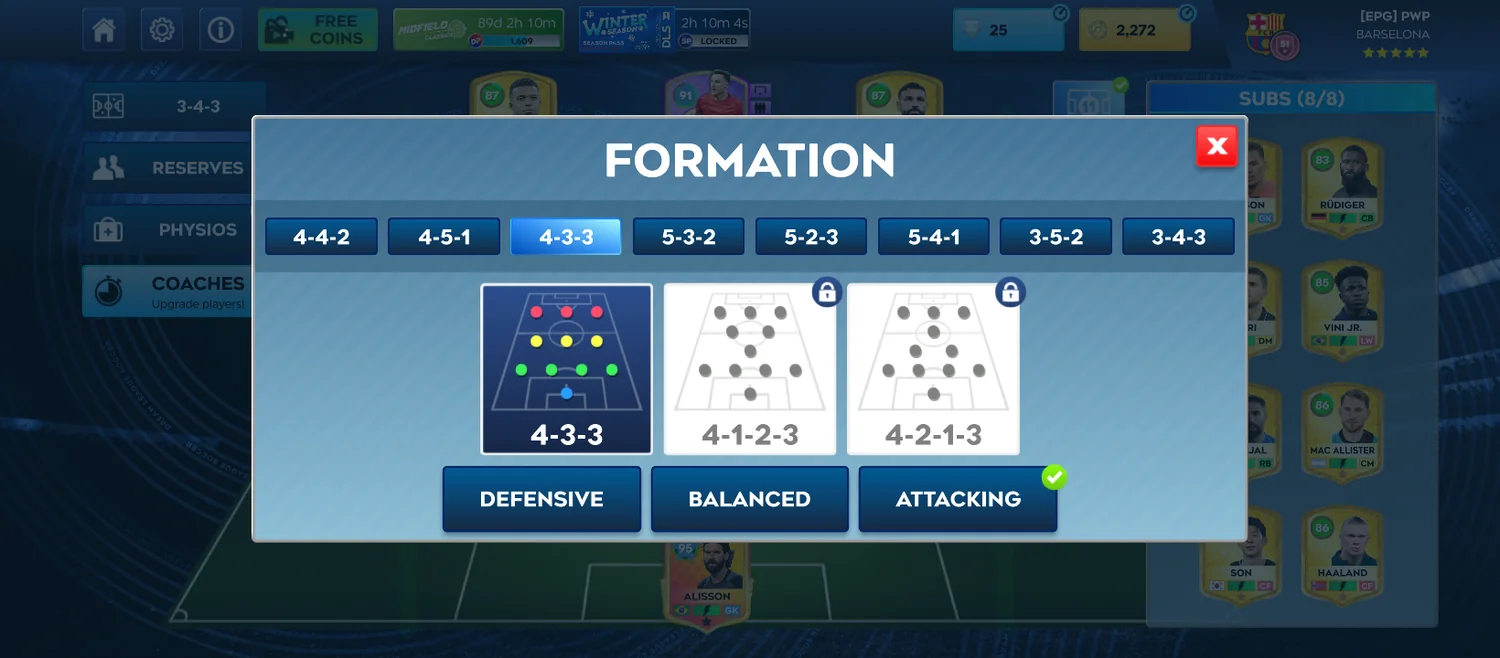
Task: Choose the Balanced mentality
Action: 749,499
